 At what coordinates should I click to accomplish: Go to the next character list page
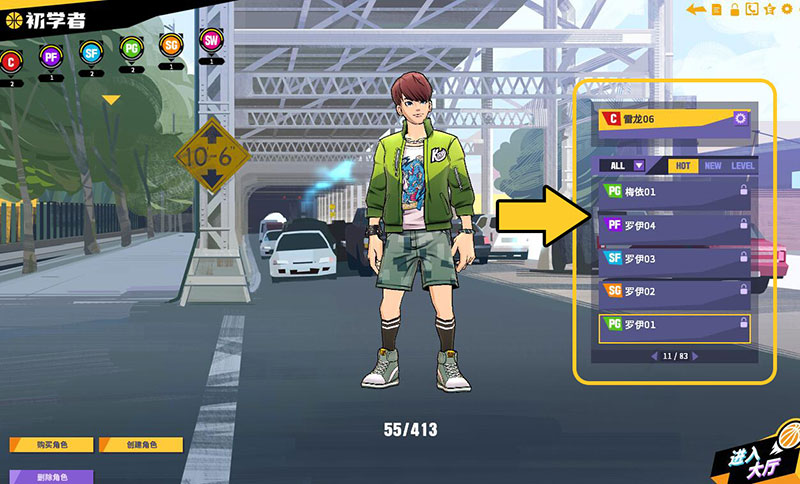click(x=695, y=356)
